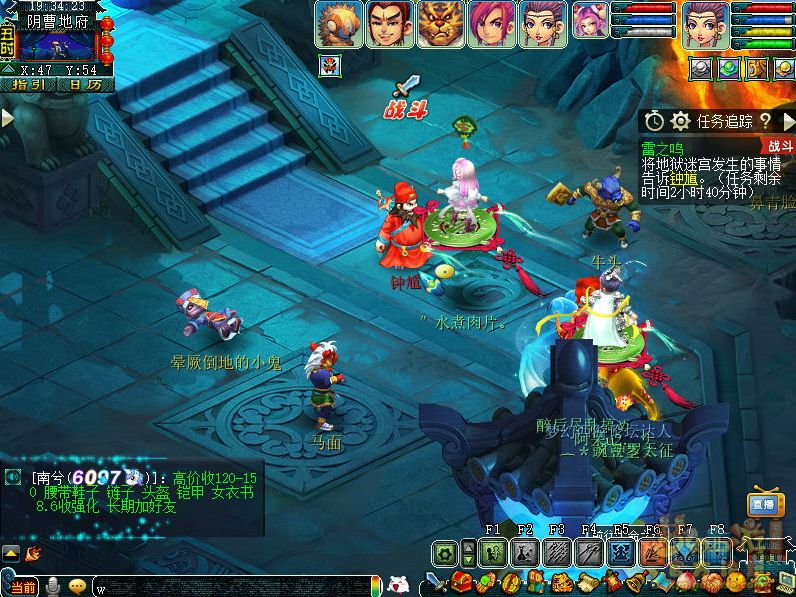Open the 指引 guide button

pos(28,85)
